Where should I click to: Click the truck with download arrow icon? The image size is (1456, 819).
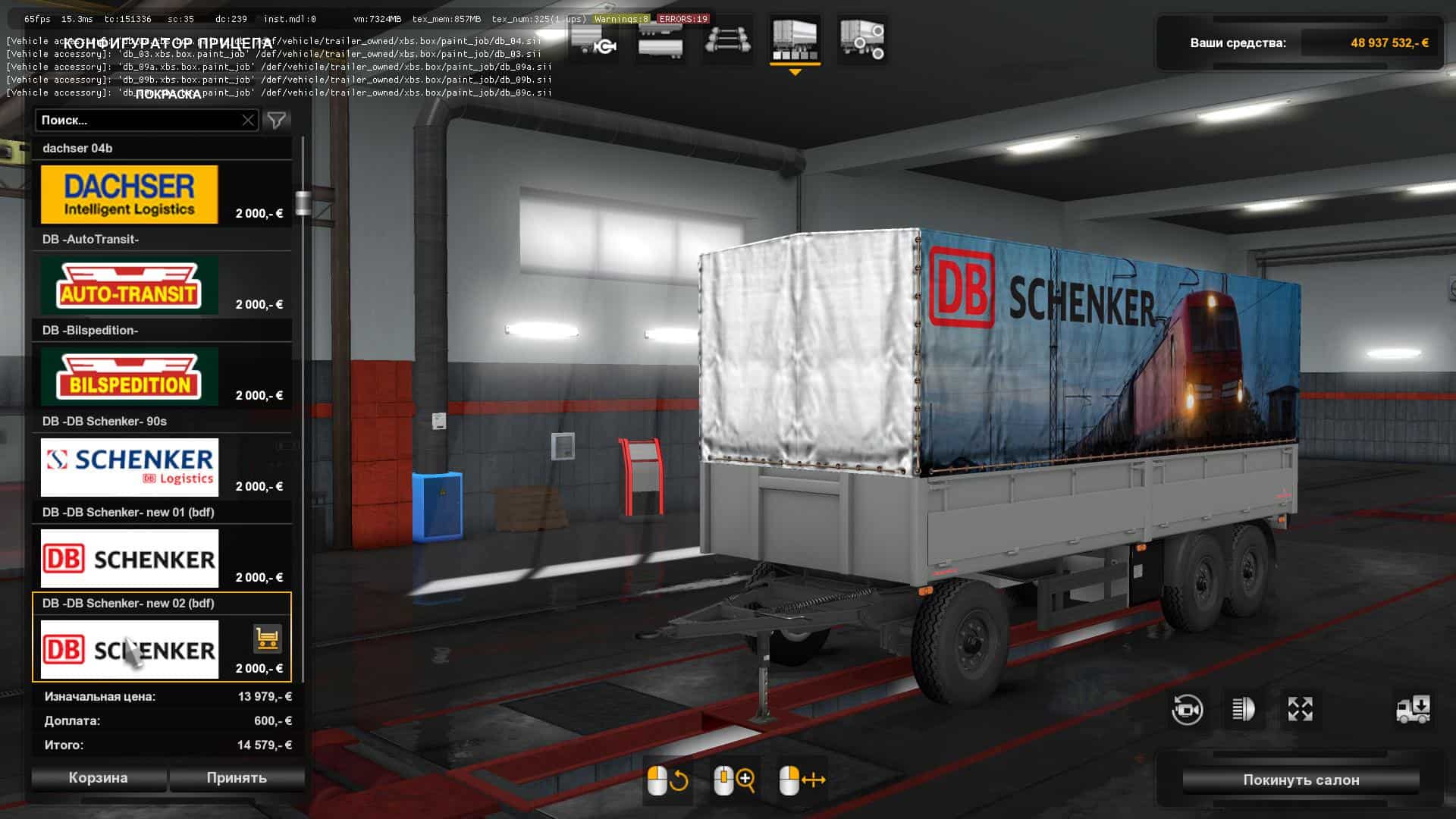[1413, 710]
